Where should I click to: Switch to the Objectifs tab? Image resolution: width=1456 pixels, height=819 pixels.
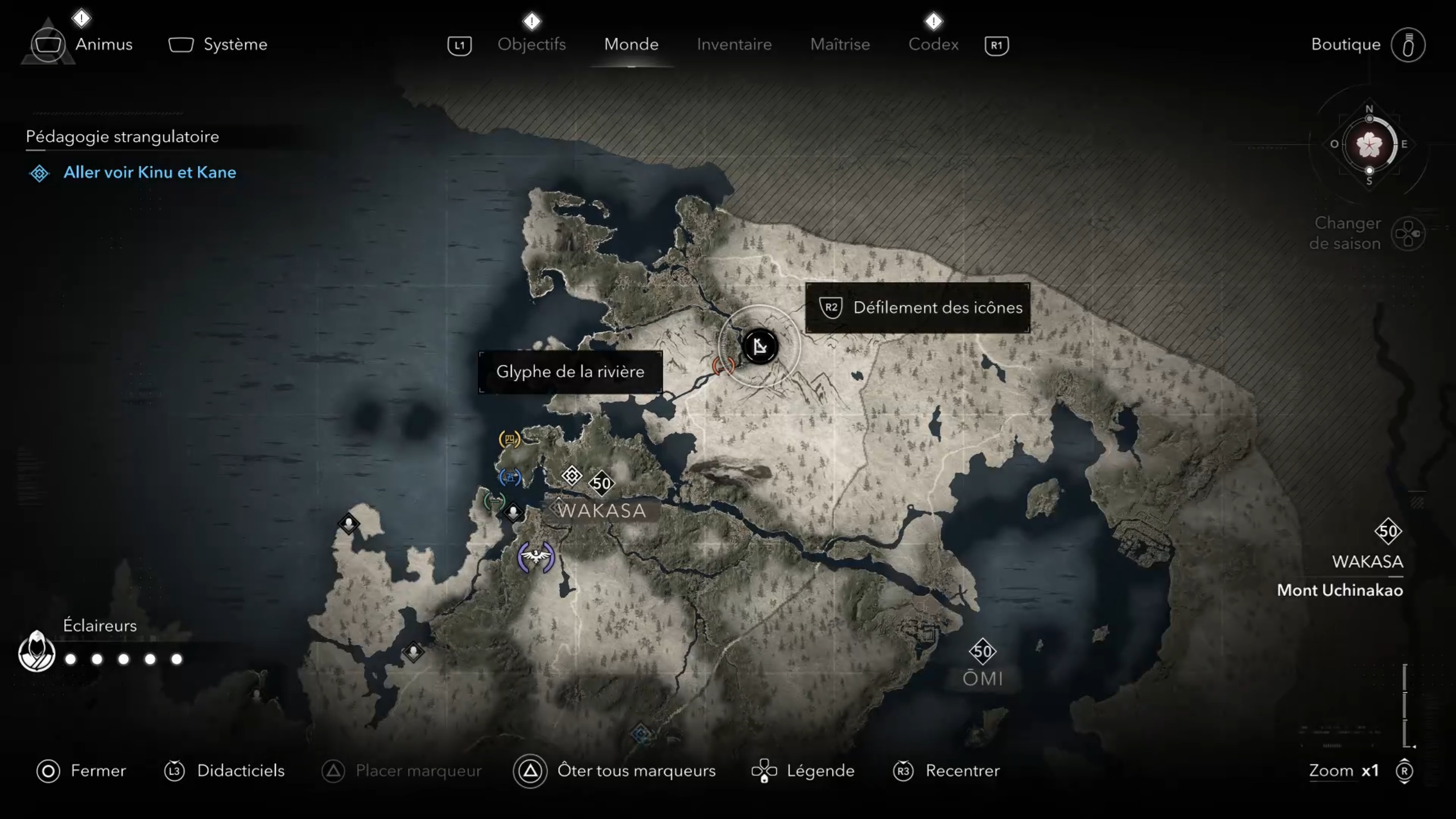click(x=531, y=44)
